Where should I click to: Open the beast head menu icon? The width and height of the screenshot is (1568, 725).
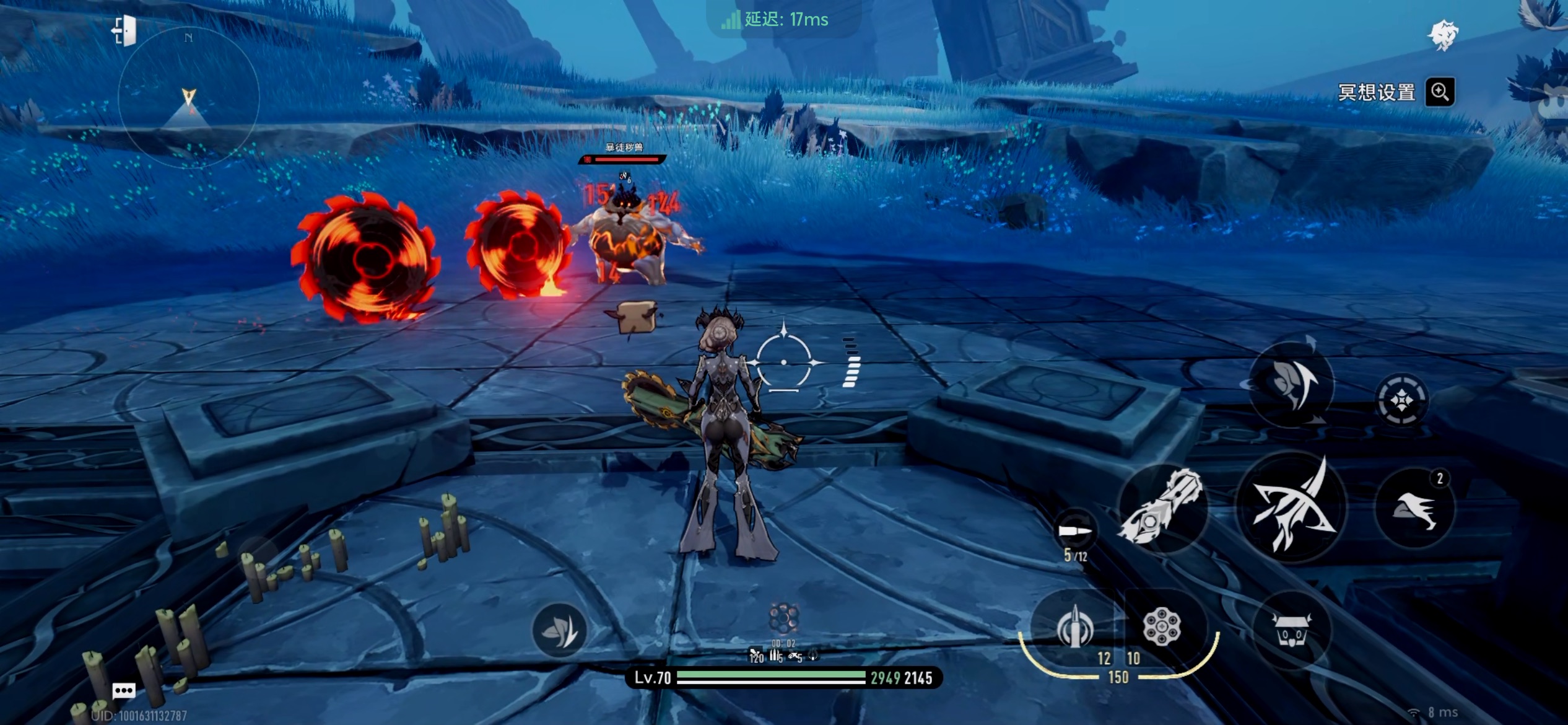click(x=1443, y=35)
